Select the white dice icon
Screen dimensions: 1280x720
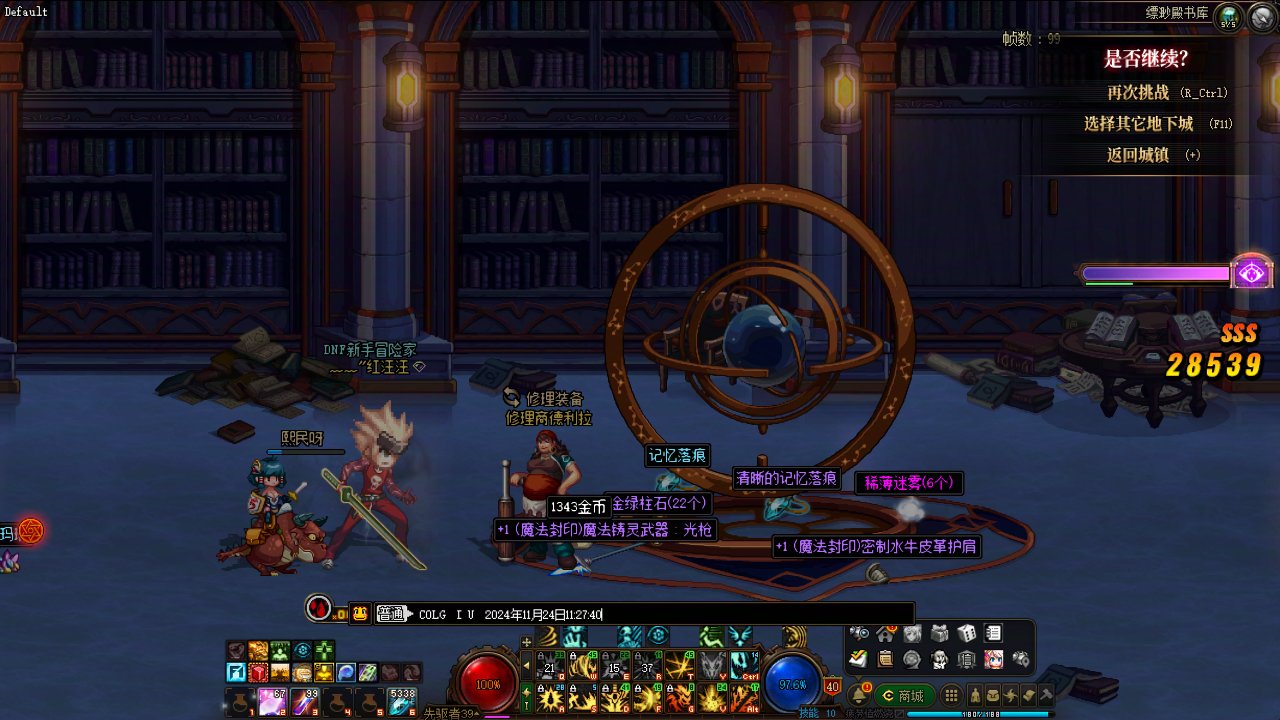966,633
